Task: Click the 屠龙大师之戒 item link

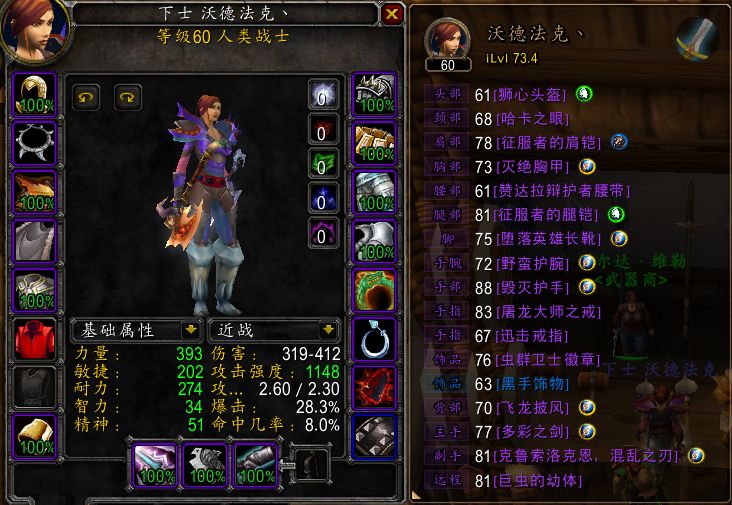Action: (544, 311)
